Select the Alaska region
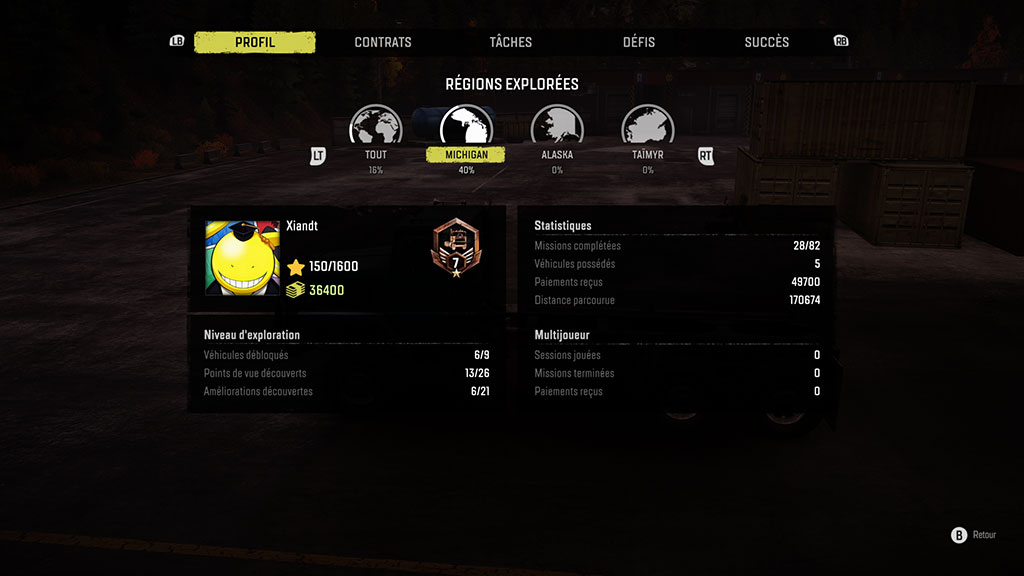 [x=557, y=129]
